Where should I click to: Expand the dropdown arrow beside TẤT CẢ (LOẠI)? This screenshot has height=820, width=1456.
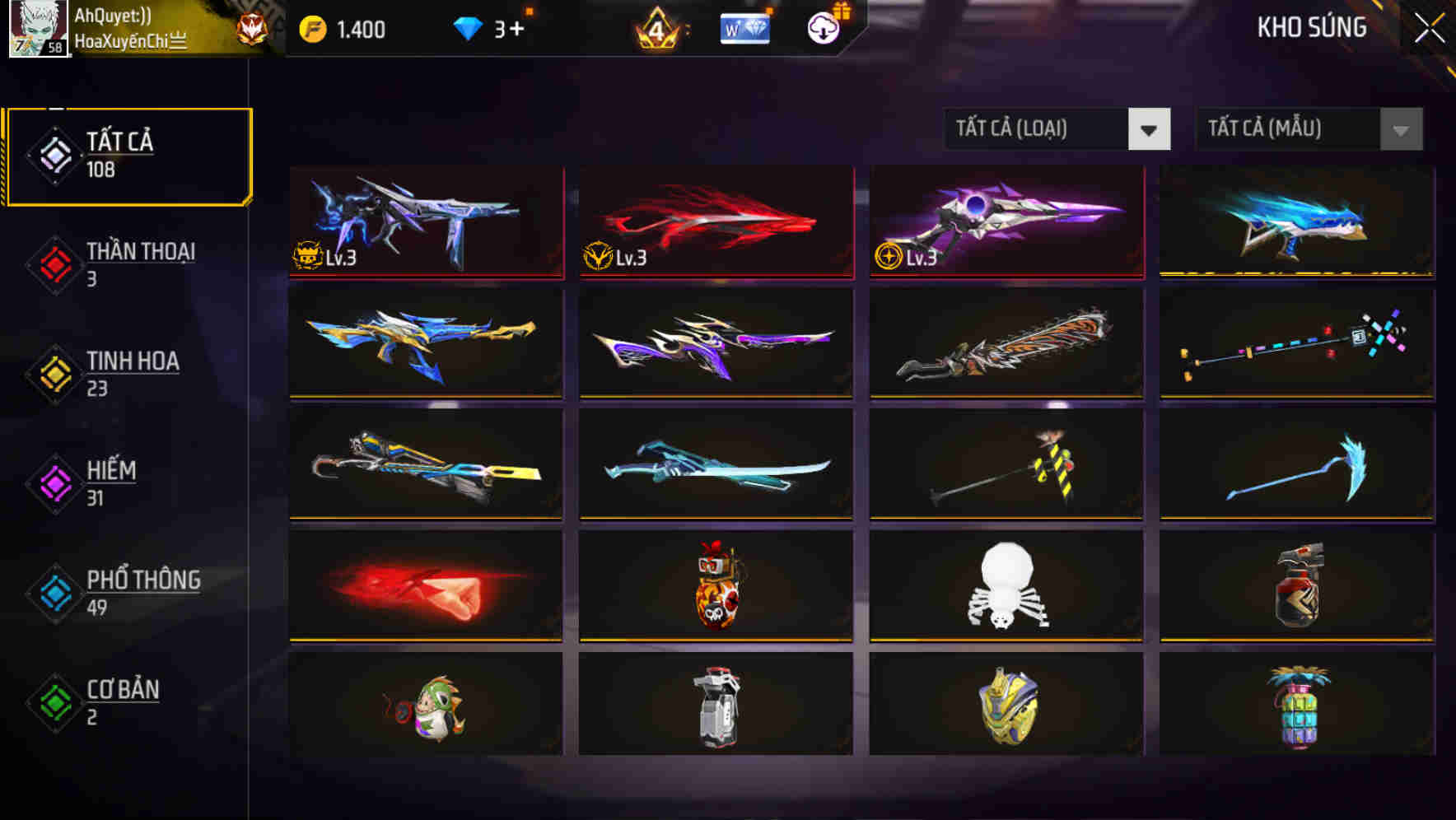point(1150,129)
